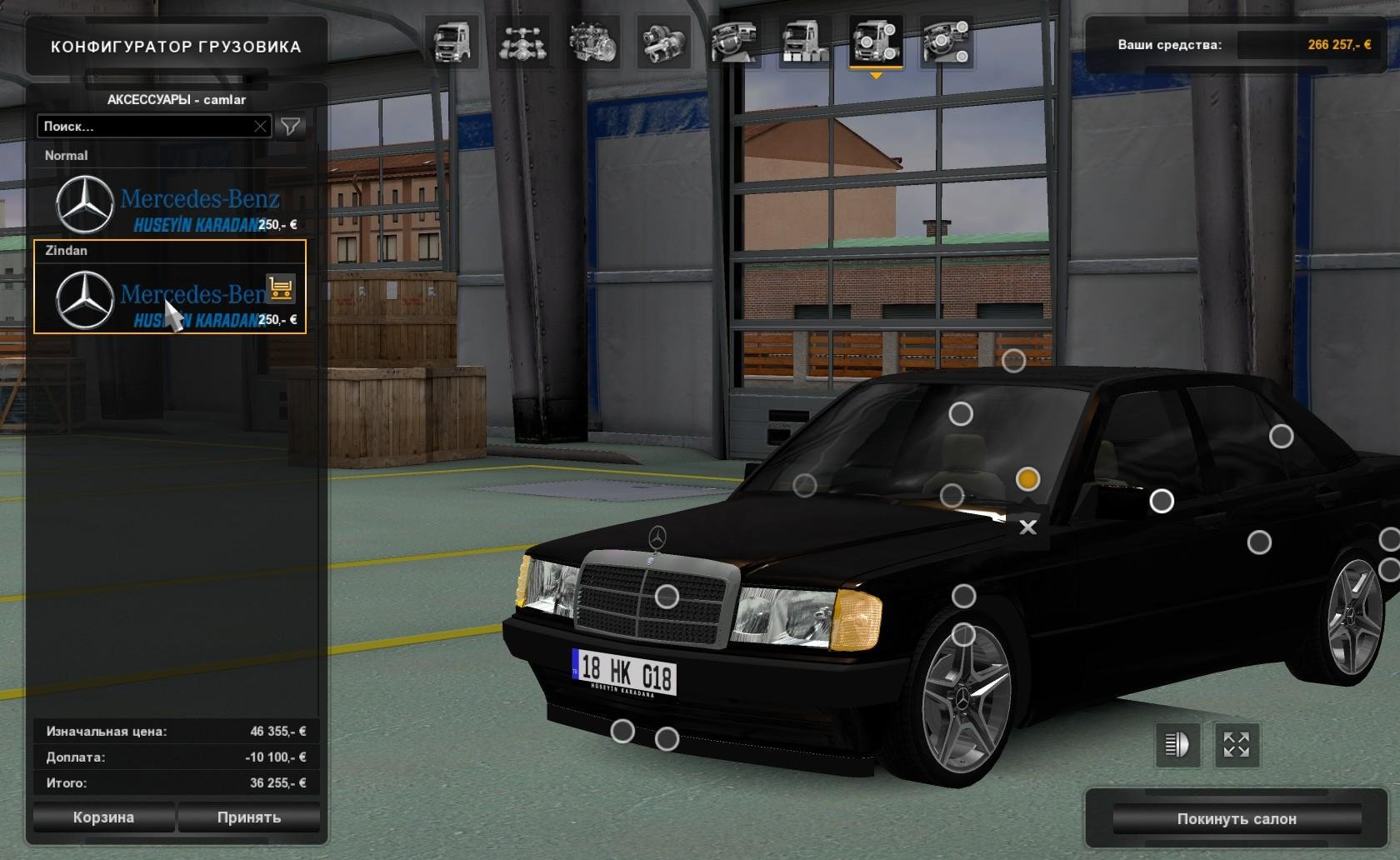Open the search filter options
Image resolution: width=1400 pixels, height=860 pixels.
pos(289,127)
